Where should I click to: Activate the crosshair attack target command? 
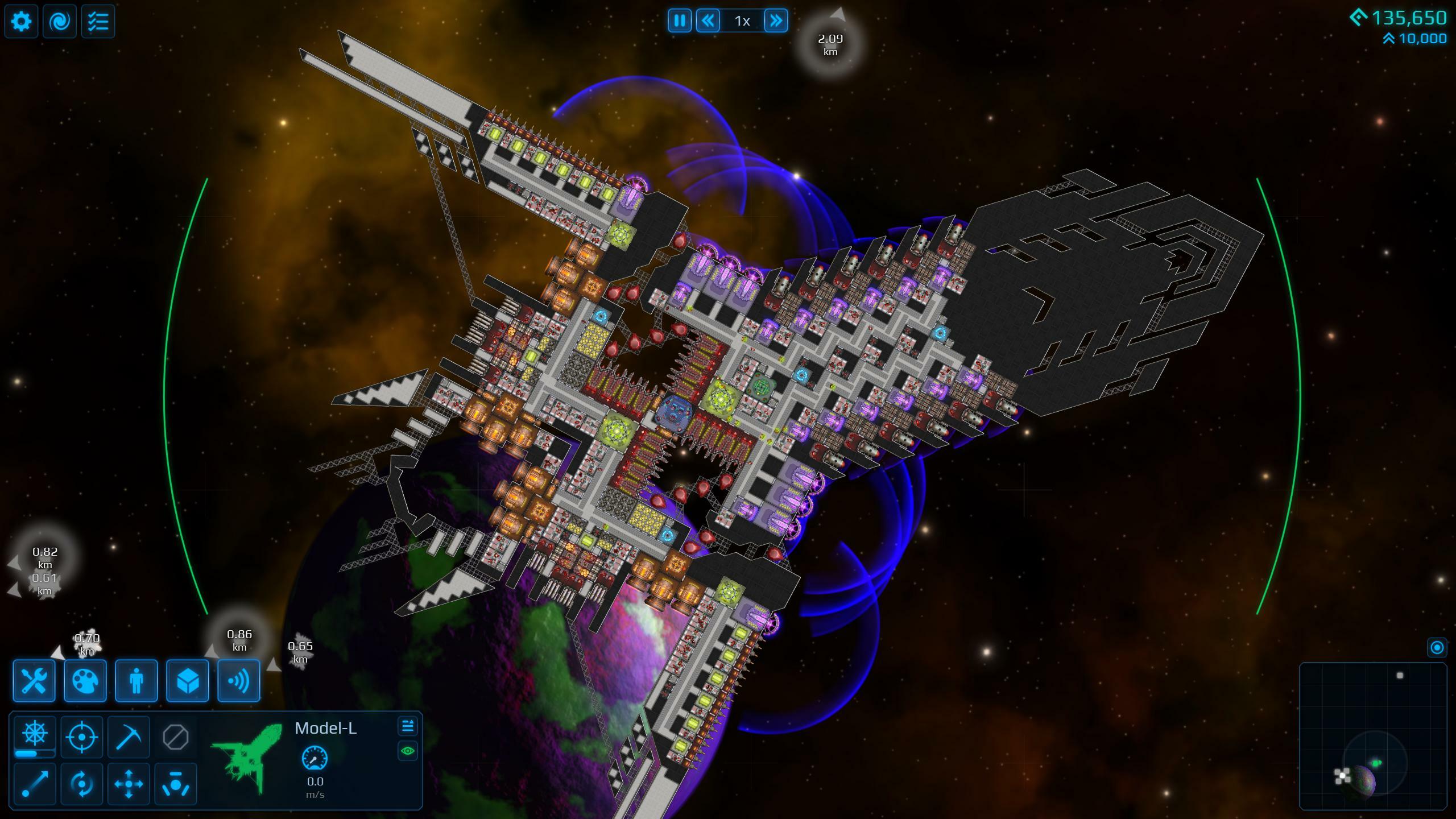tap(82, 738)
